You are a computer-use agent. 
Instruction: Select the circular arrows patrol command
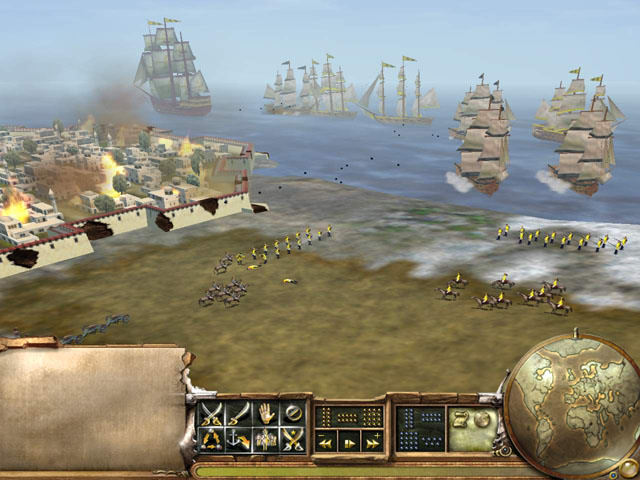212,439
